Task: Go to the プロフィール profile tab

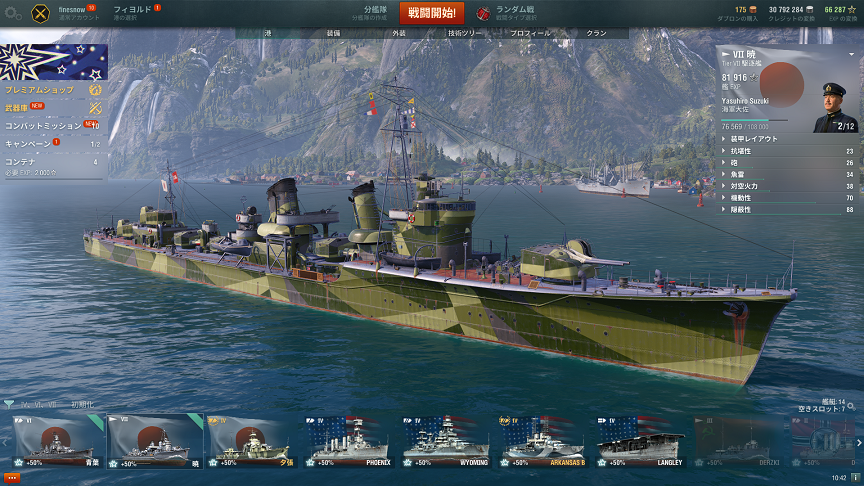Action: [530, 33]
